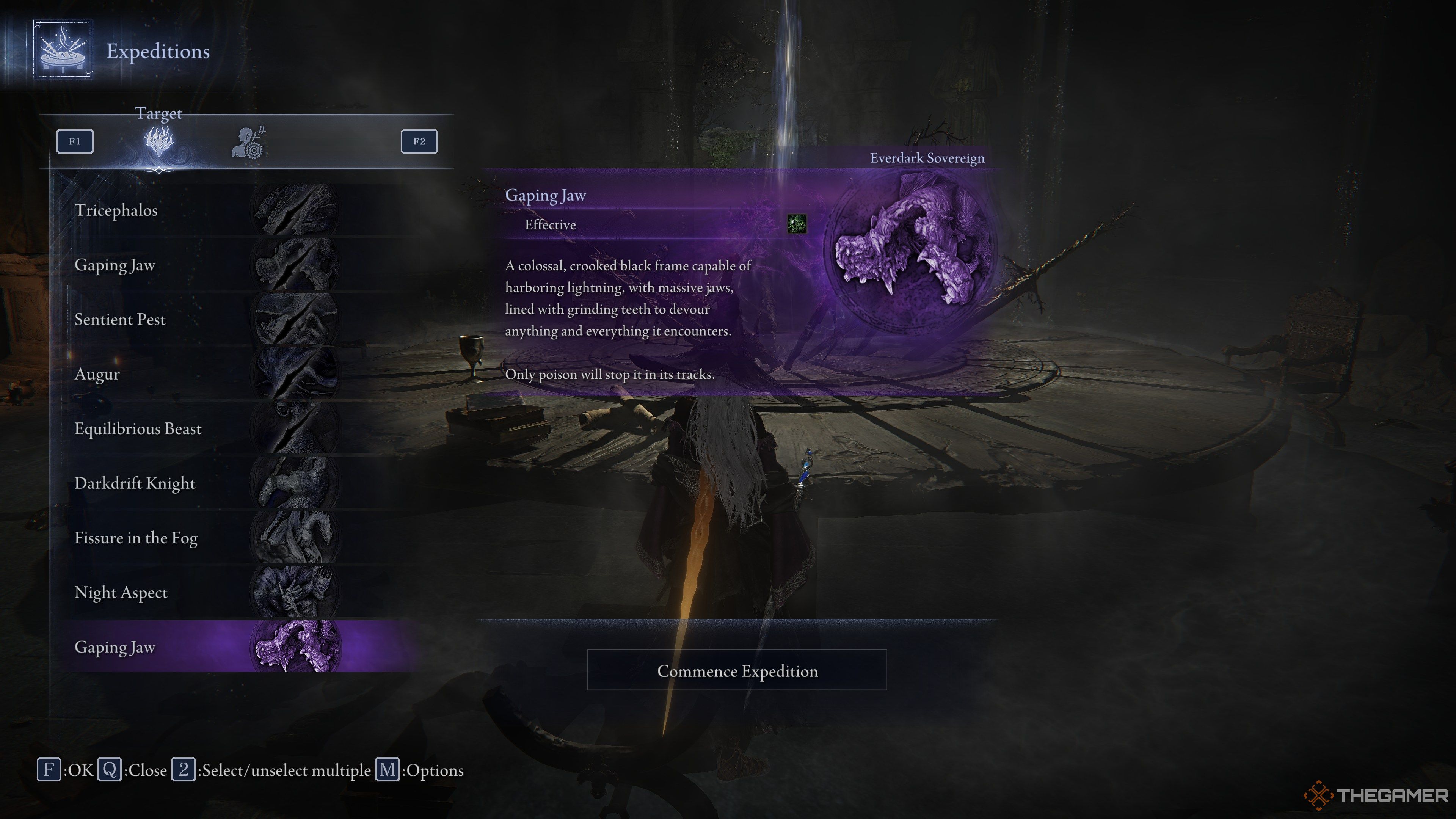Screen dimensions: 1456x819
Task: Choose the non-highlighted Gaping Jaw entry
Action: (x=226, y=265)
